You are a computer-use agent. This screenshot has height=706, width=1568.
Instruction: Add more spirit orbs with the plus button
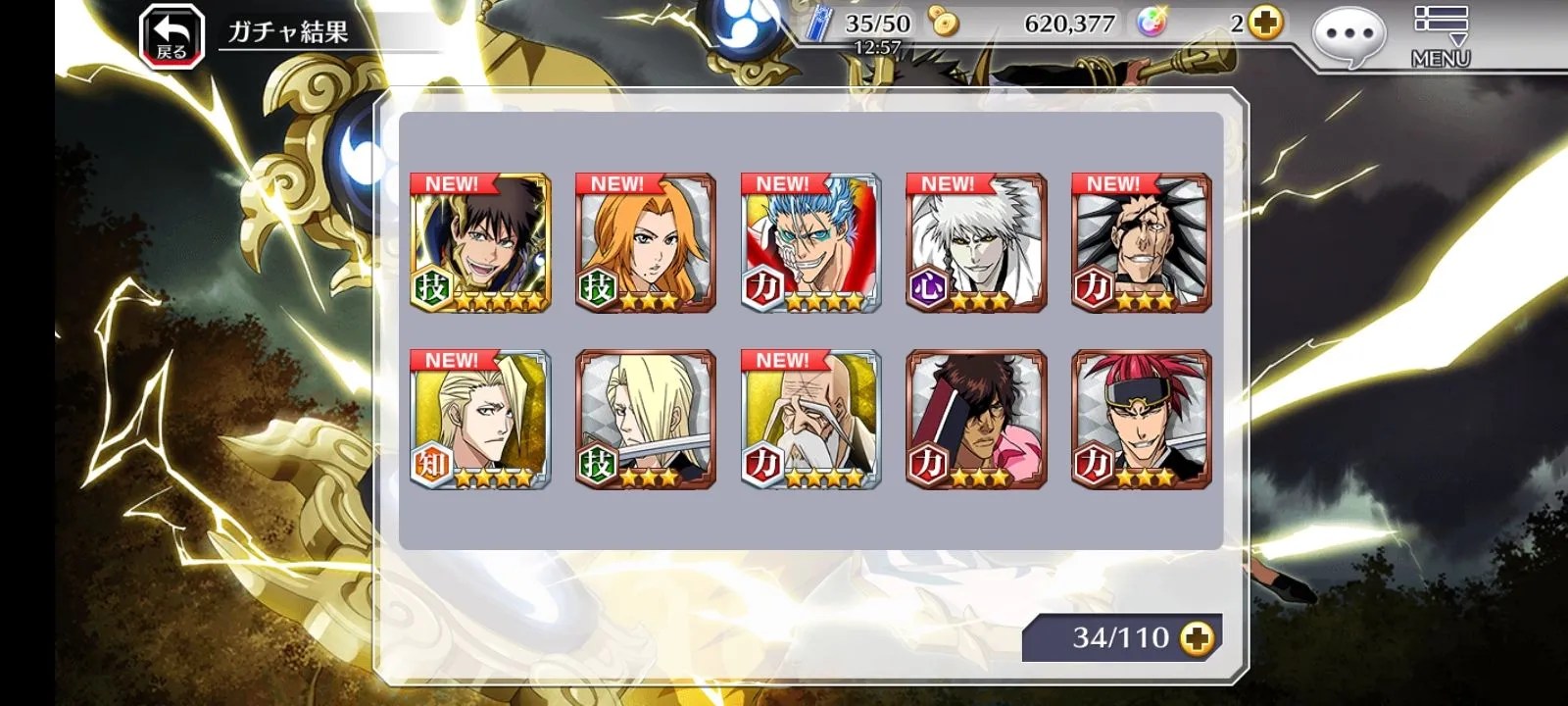coord(1266,24)
